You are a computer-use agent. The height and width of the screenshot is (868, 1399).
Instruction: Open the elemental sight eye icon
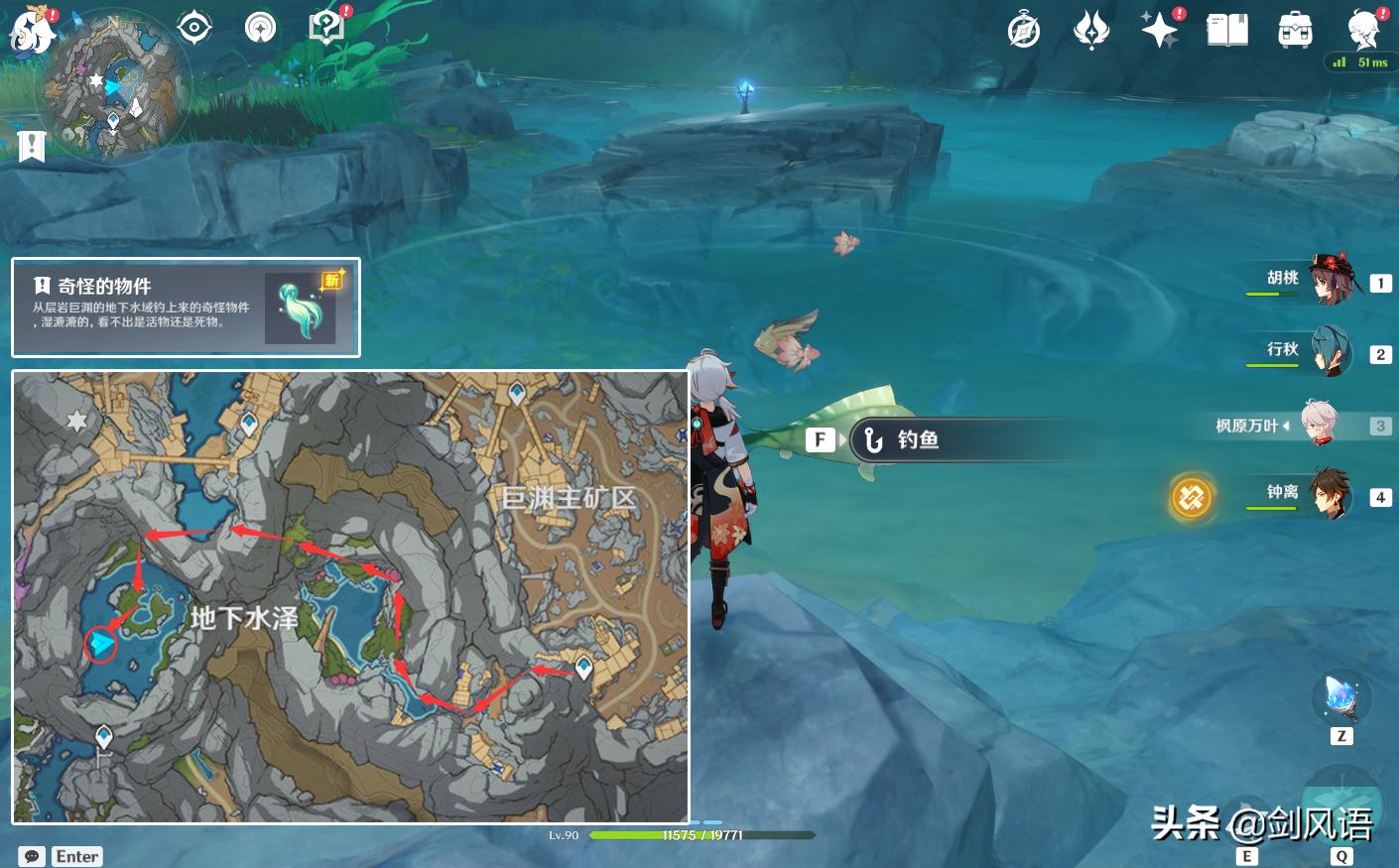click(193, 28)
